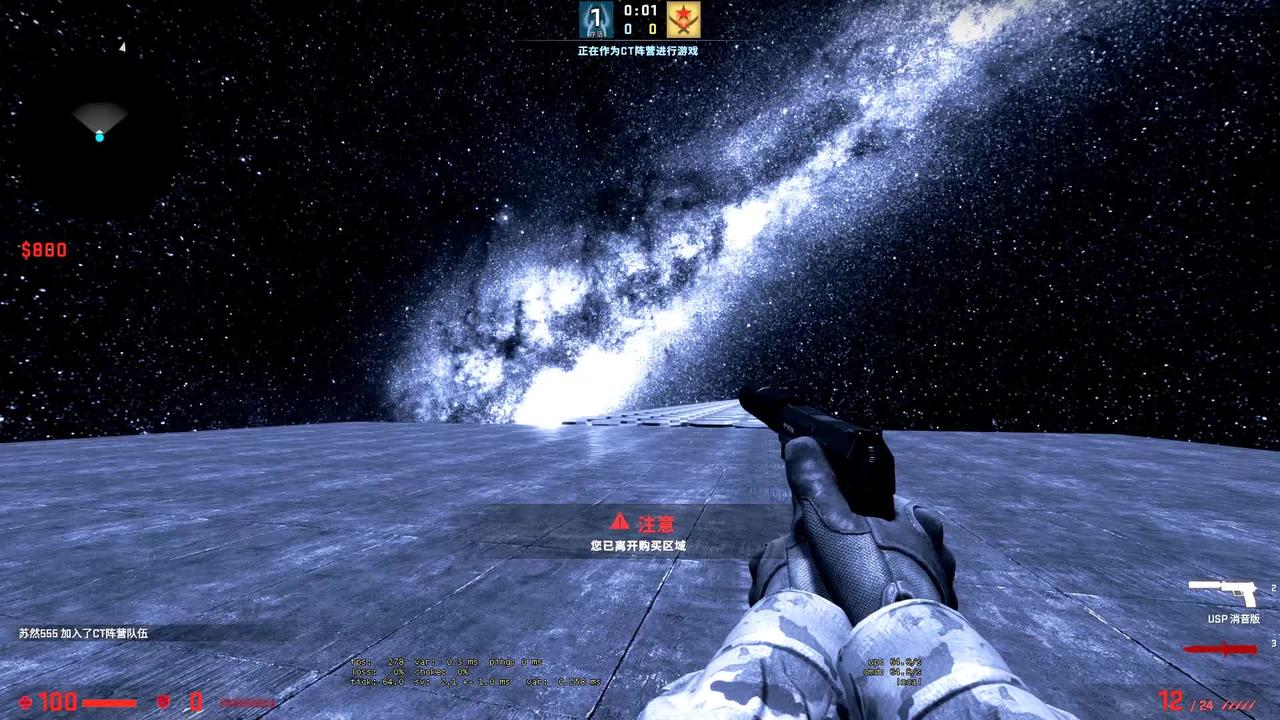Click the red health bar beside 100
The width and height of the screenshot is (1280, 720).
coord(110,703)
